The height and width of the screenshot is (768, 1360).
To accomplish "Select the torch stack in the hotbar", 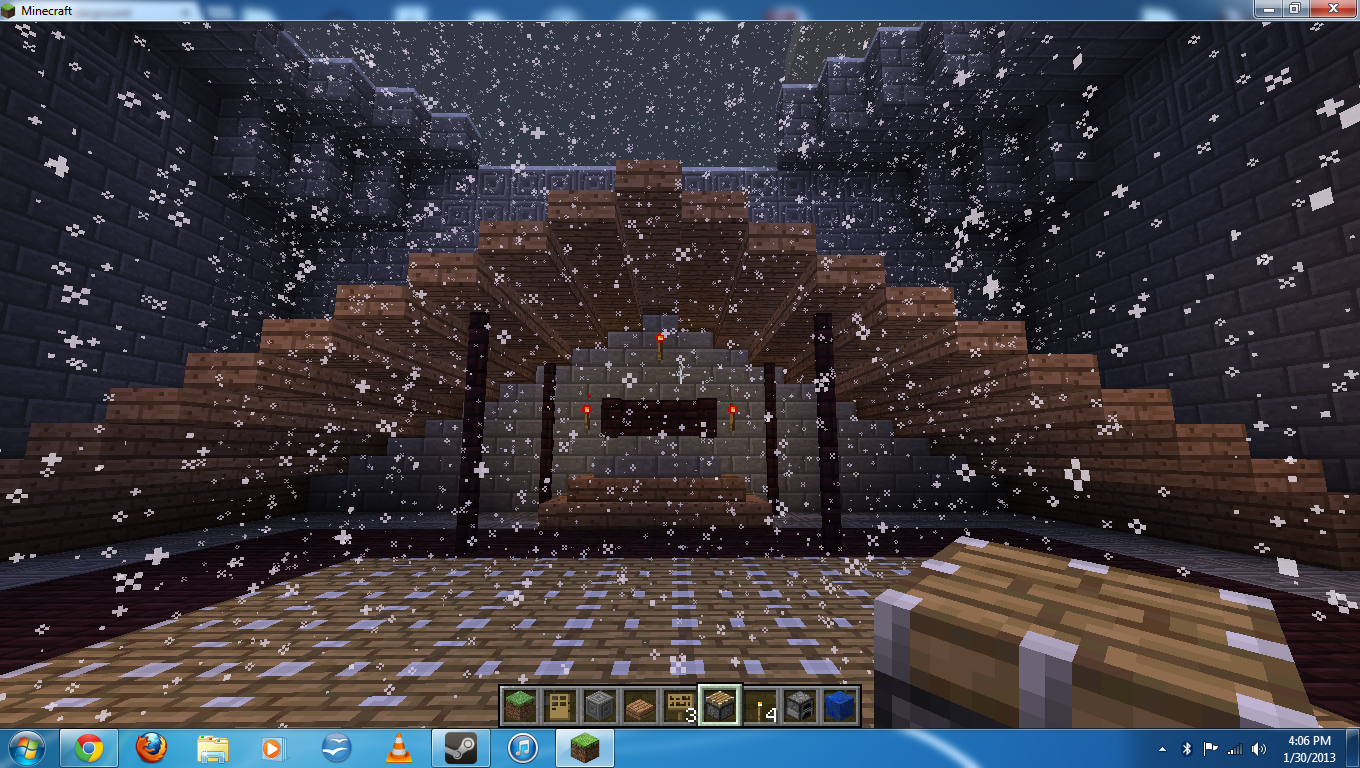I will click(x=760, y=705).
